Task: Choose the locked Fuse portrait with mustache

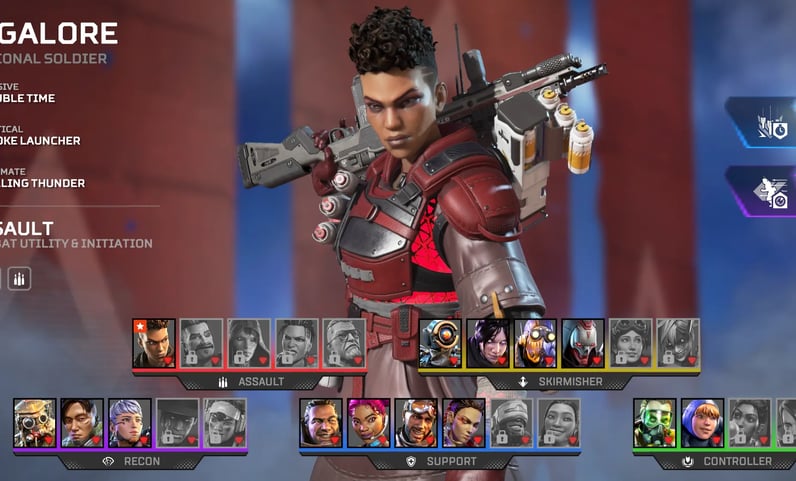Action: (x=201, y=343)
